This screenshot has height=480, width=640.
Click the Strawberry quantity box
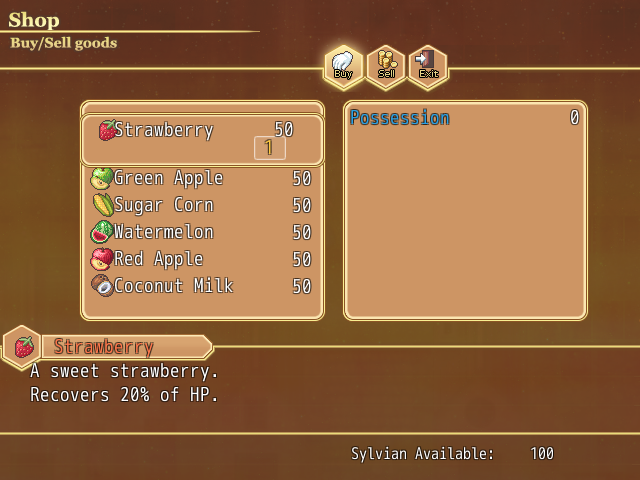270,148
